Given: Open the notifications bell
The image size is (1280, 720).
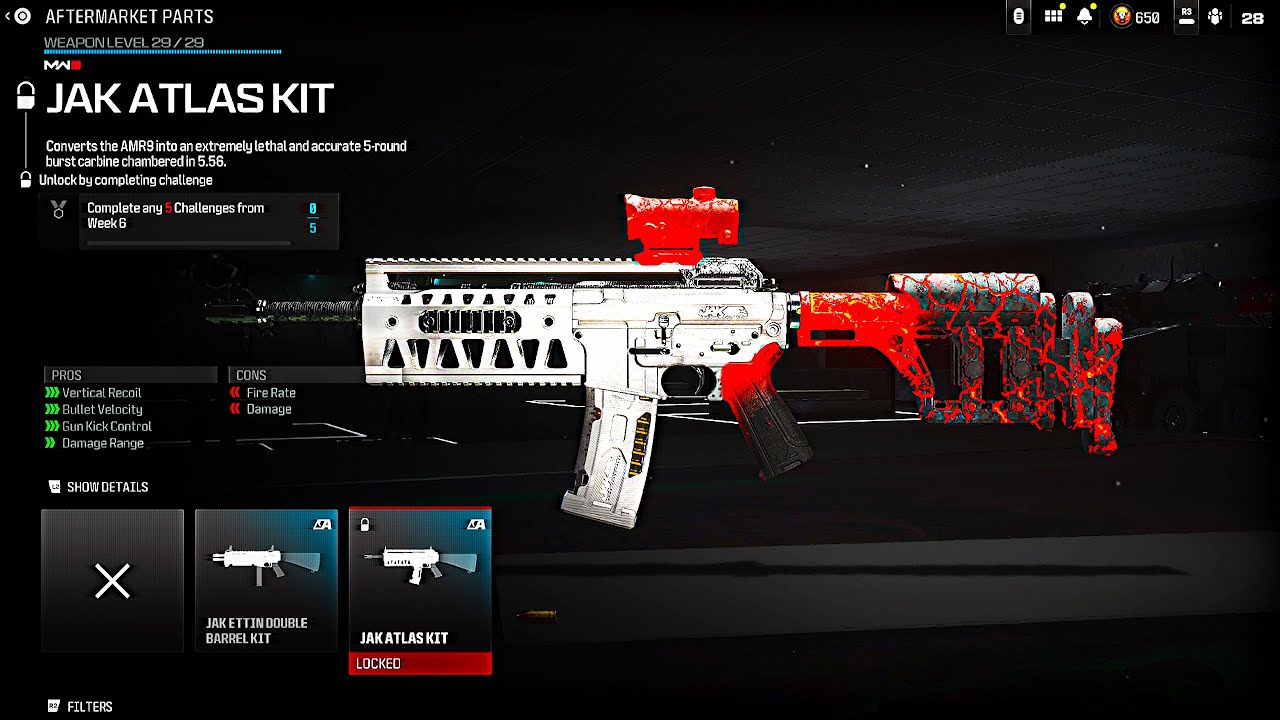Looking at the screenshot, I should pos(1085,17).
